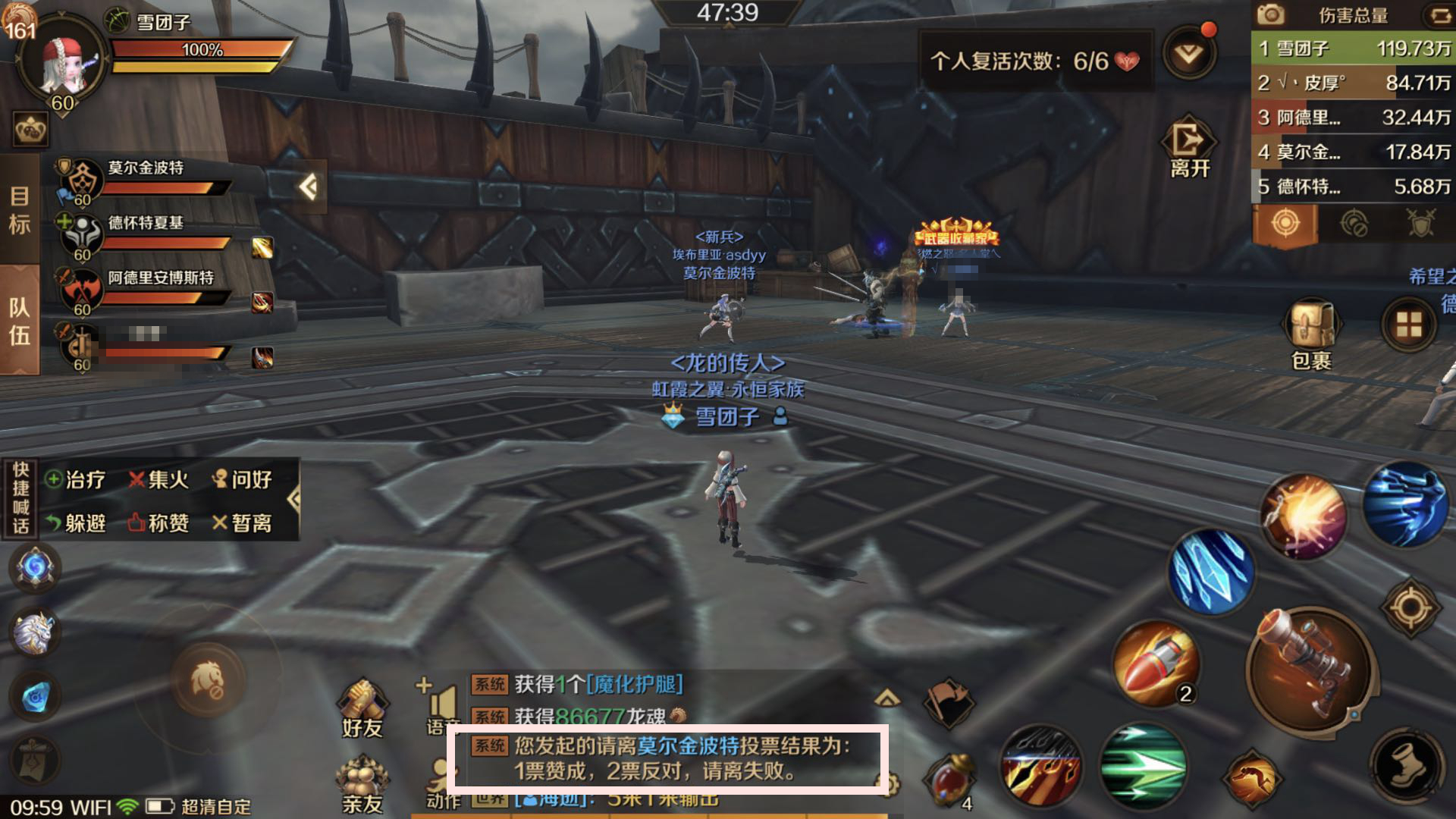Open the 亲友 family menu
This screenshot has width=1456, height=819.
[362, 784]
